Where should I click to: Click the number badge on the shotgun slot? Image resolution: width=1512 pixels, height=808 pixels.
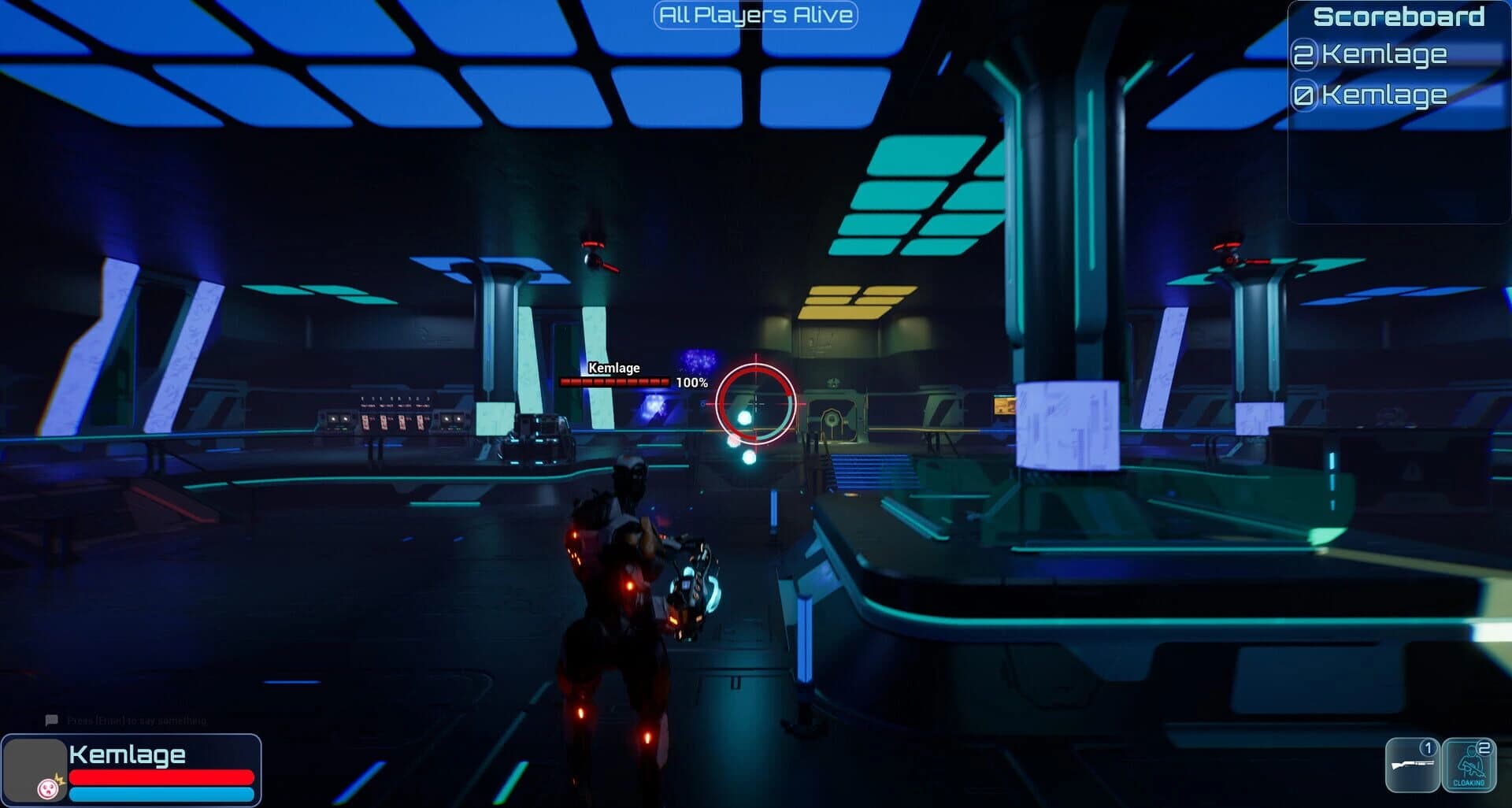tap(1429, 749)
